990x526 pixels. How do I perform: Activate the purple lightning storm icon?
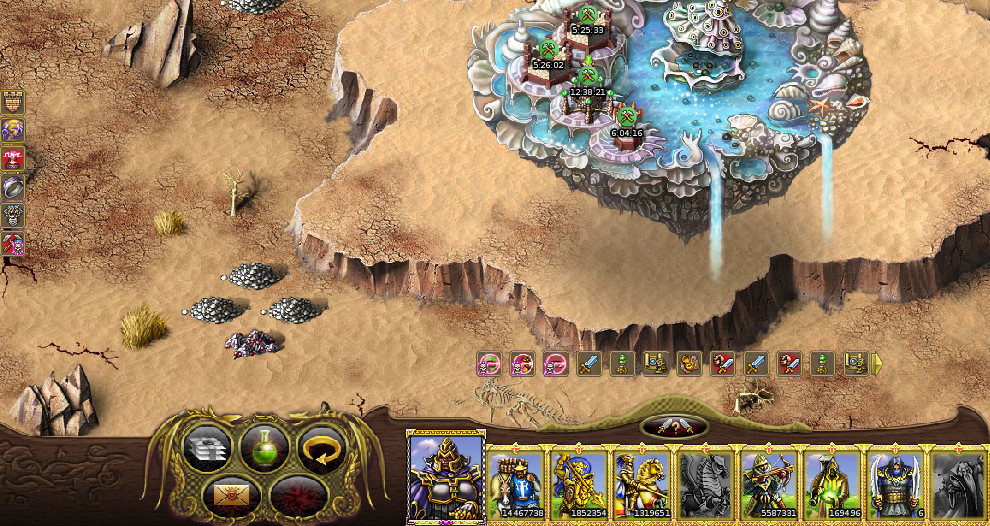click(13, 130)
